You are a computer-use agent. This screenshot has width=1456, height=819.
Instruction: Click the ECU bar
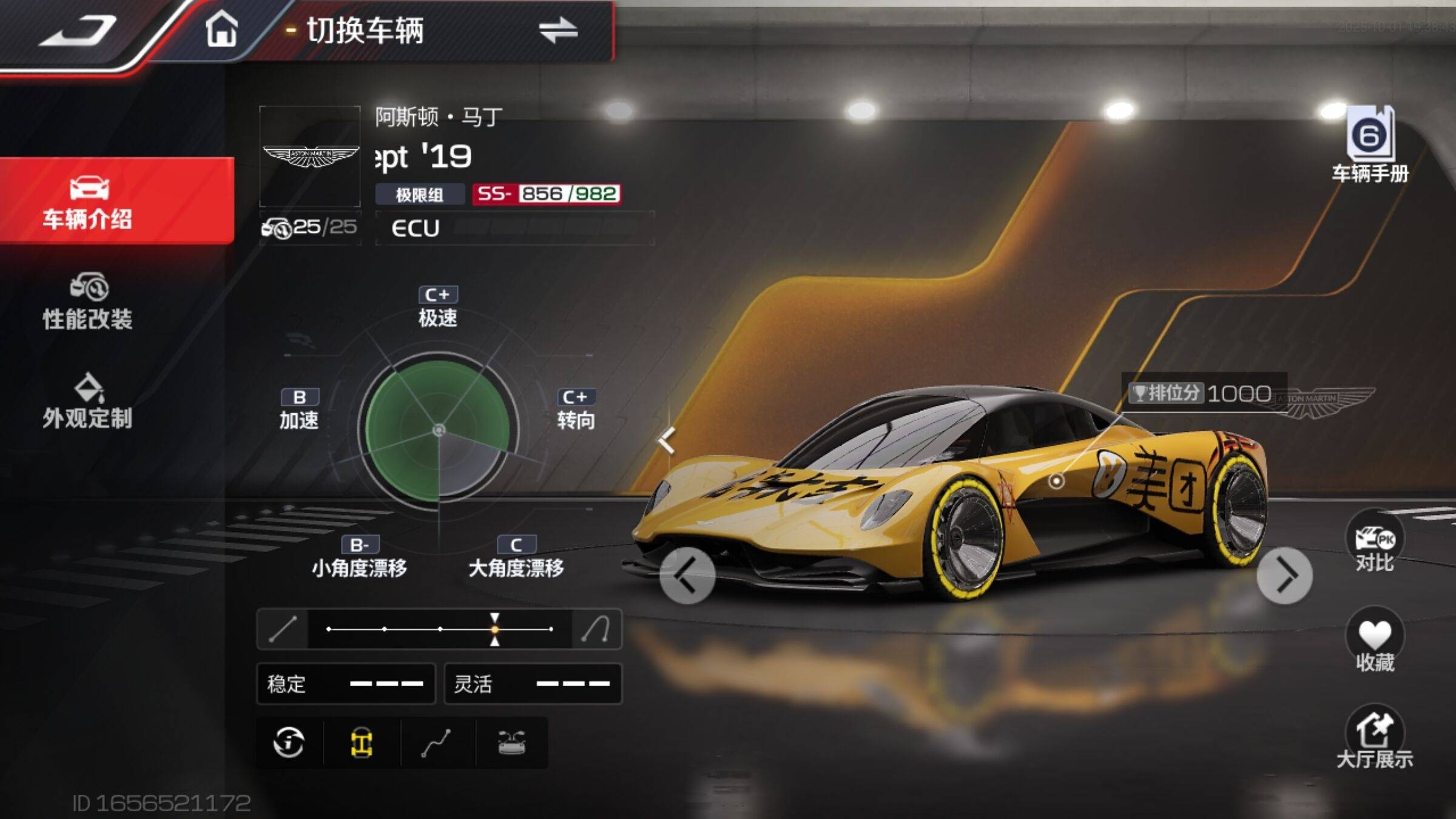(514, 228)
